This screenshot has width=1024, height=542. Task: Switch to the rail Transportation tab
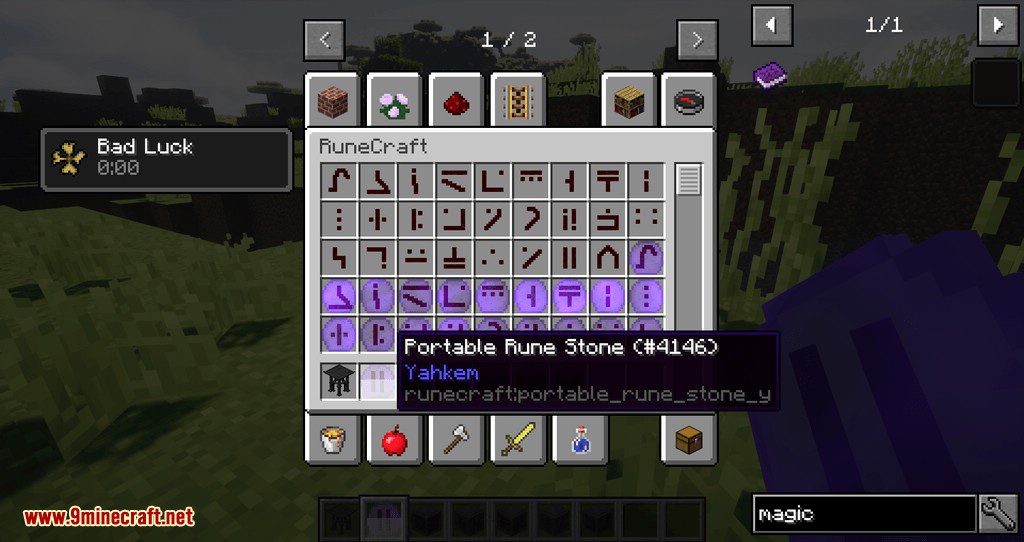pos(517,100)
